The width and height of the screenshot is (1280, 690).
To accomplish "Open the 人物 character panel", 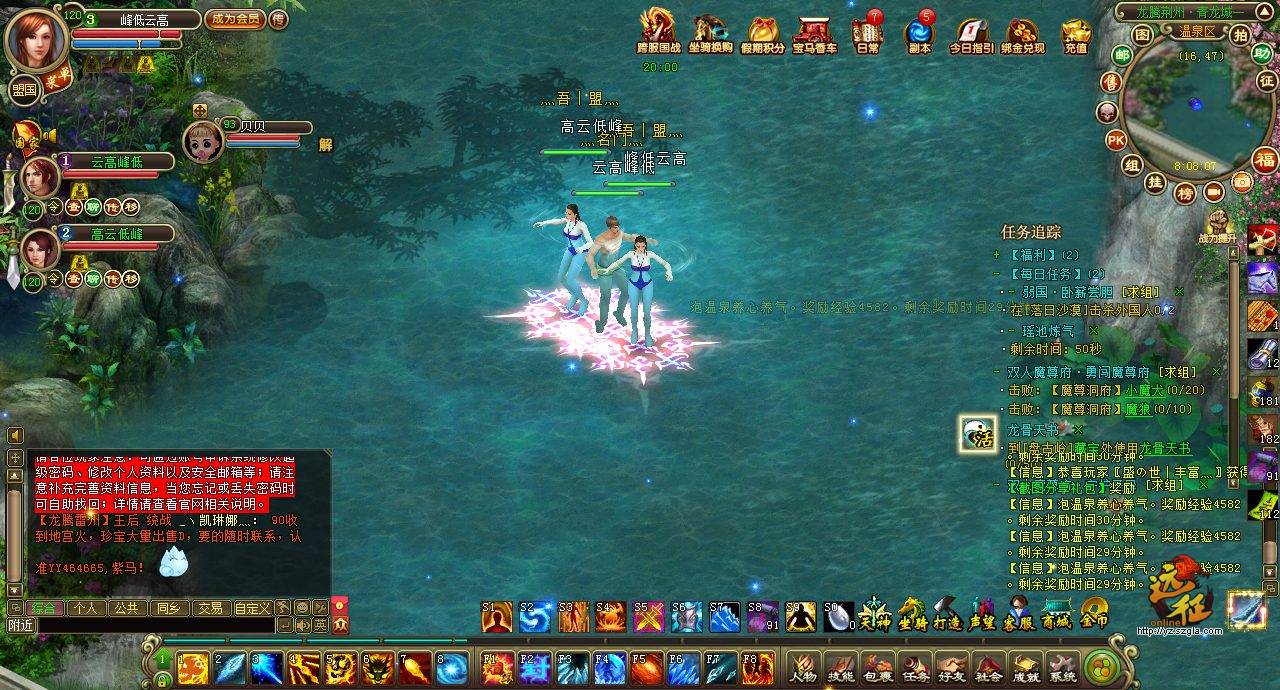I will pyautogui.click(x=802, y=667).
